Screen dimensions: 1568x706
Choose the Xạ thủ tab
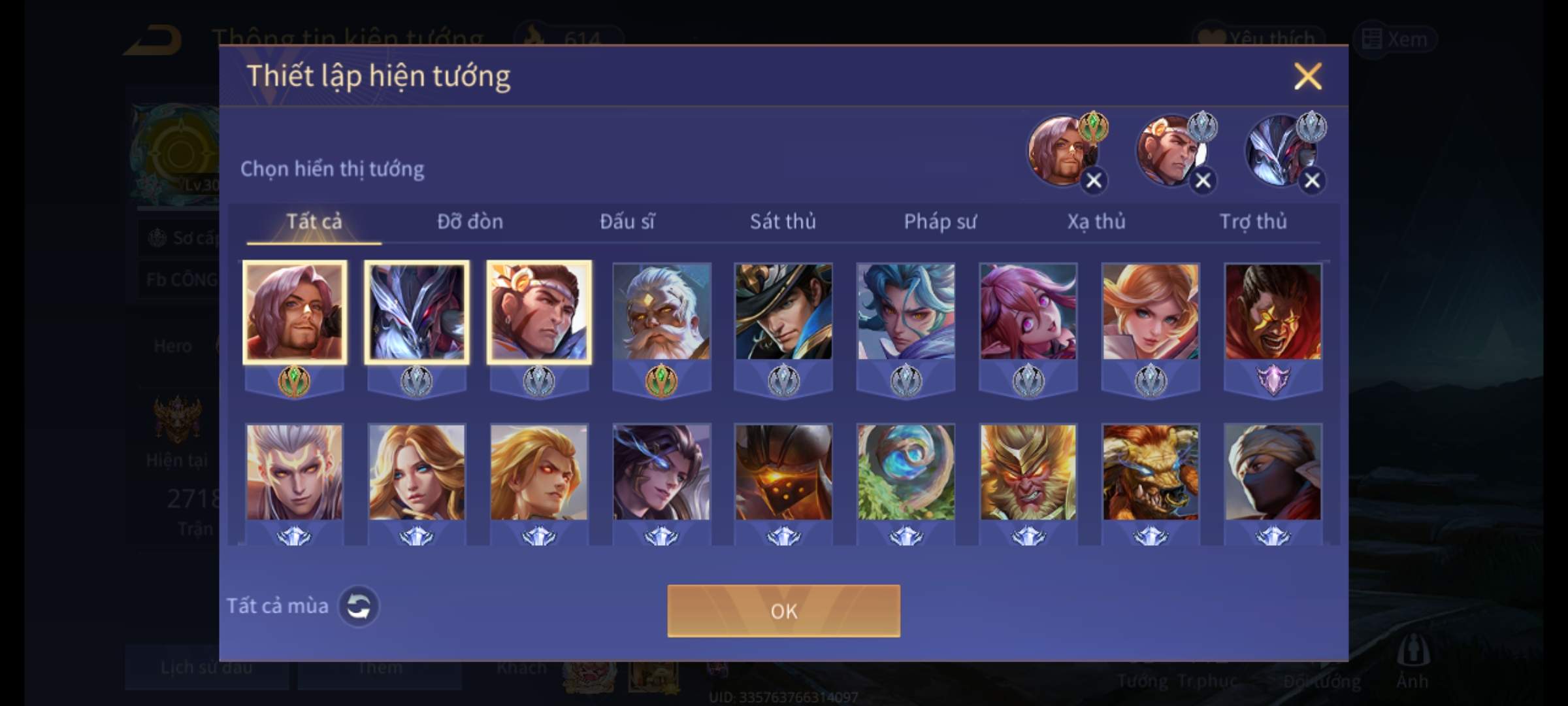pyautogui.click(x=1096, y=222)
